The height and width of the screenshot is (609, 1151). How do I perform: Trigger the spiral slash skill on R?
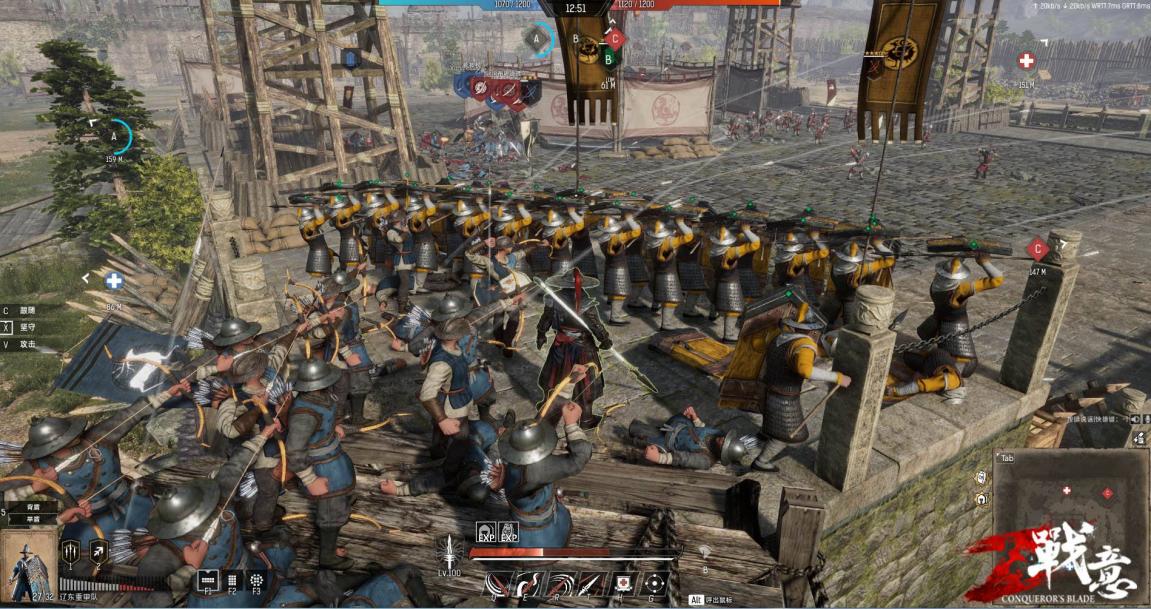click(x=560, y=582)
